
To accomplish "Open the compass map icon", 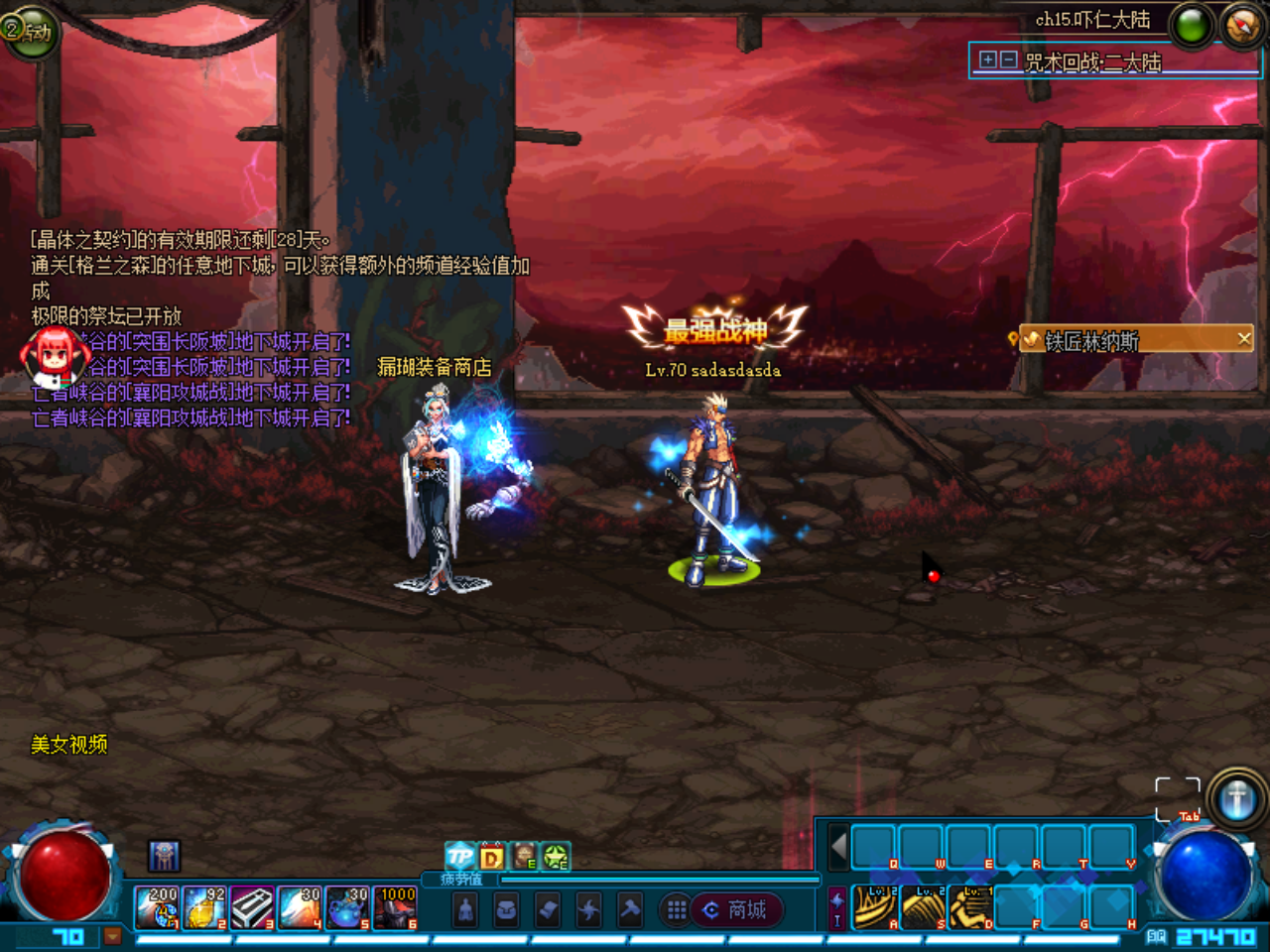I will click(x=1242, y=27).
